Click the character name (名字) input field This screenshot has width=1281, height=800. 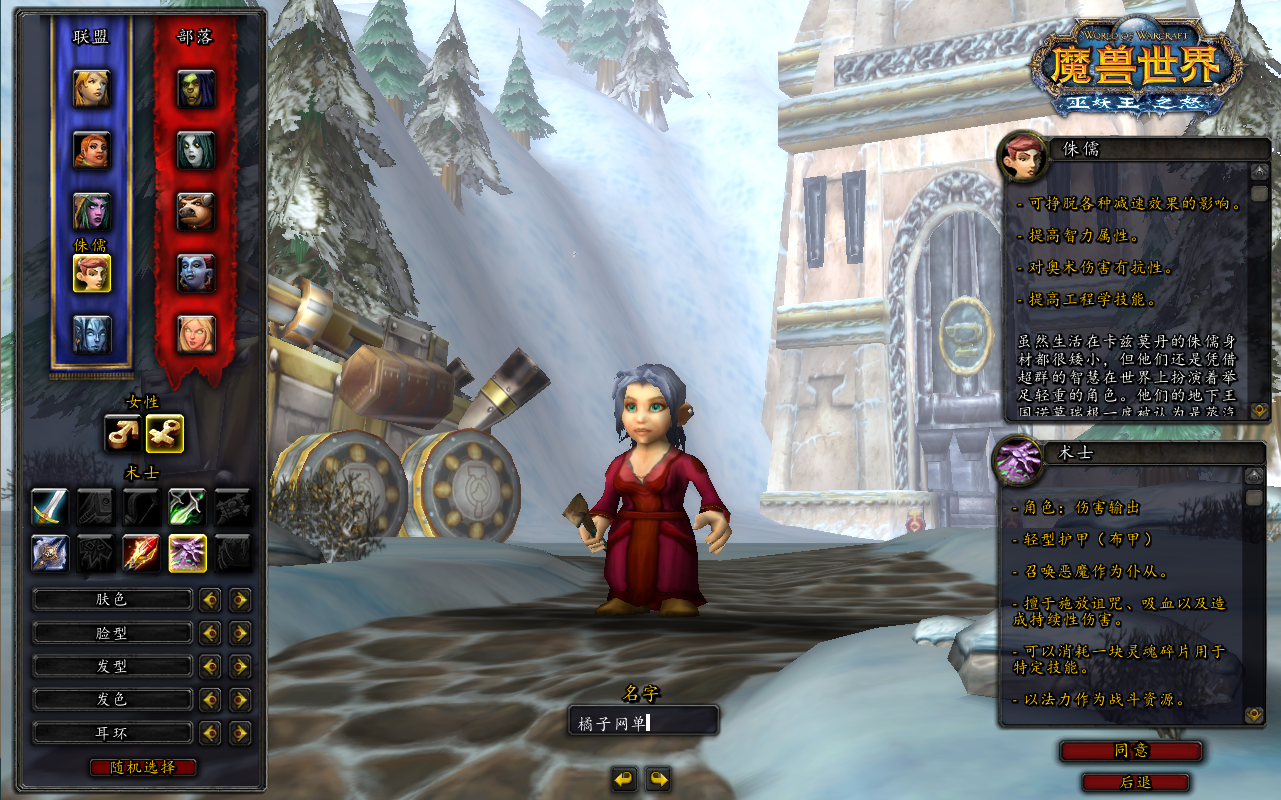coord(643,721)
